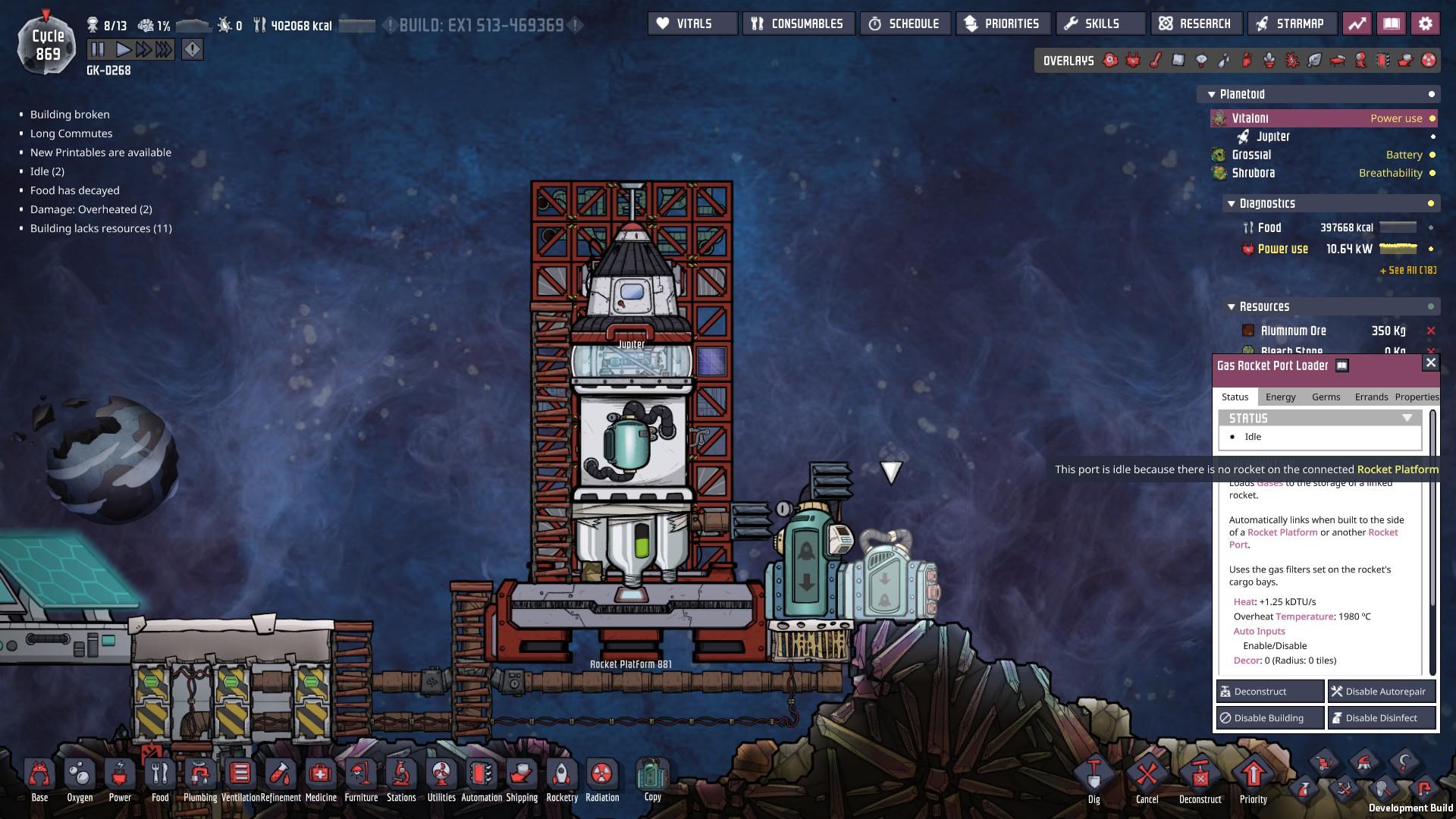Open the Research screen
1456x819 pixels.
click(x=1195, y=24)
